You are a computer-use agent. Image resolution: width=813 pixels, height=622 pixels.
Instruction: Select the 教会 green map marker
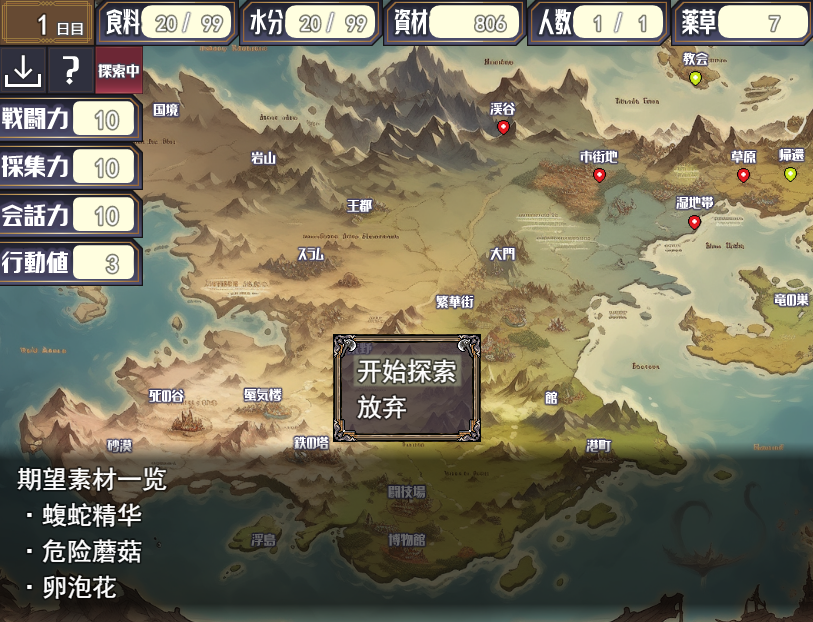[x=695, y=78]
